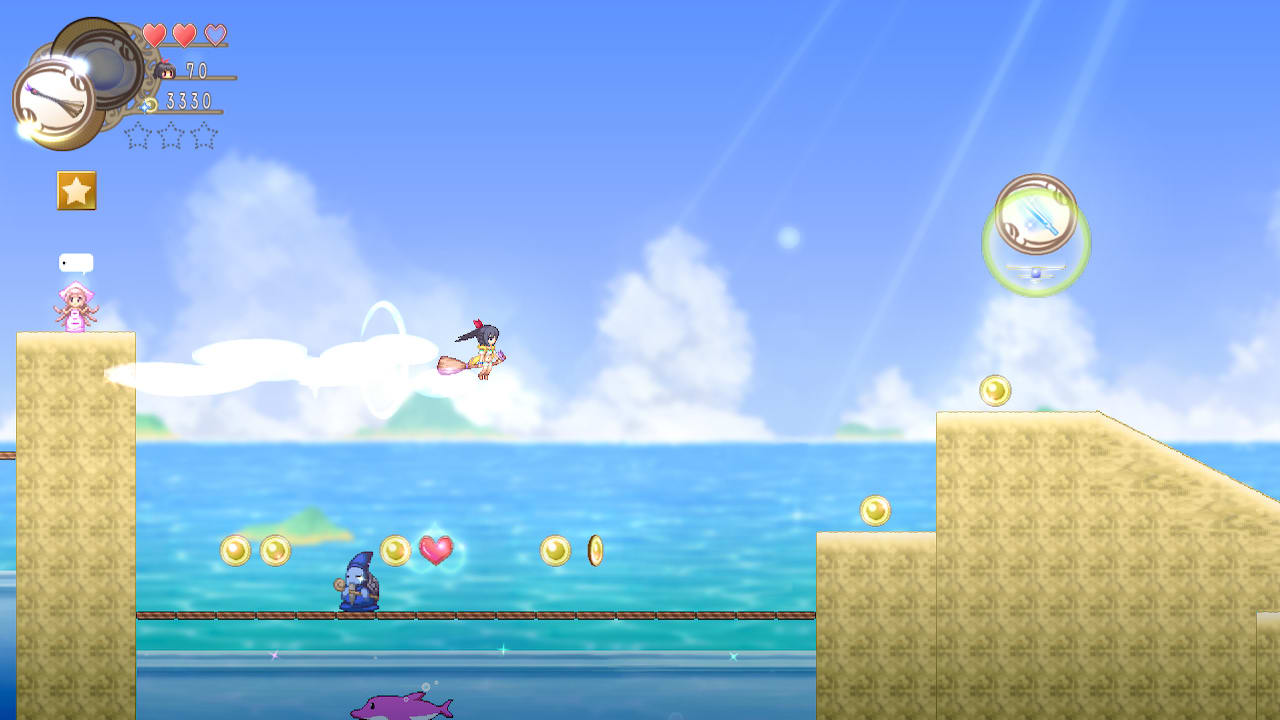Click the purple dolphin swimming in the water

pyautogui.click(x=398, y=707)
